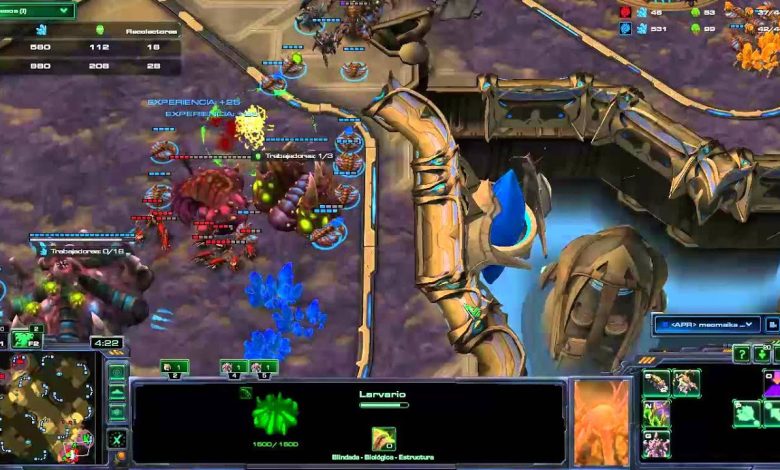Viewport: 780px width, 470px height.
Task: Select control group 4 tab
Action: [x=233, y=367]
